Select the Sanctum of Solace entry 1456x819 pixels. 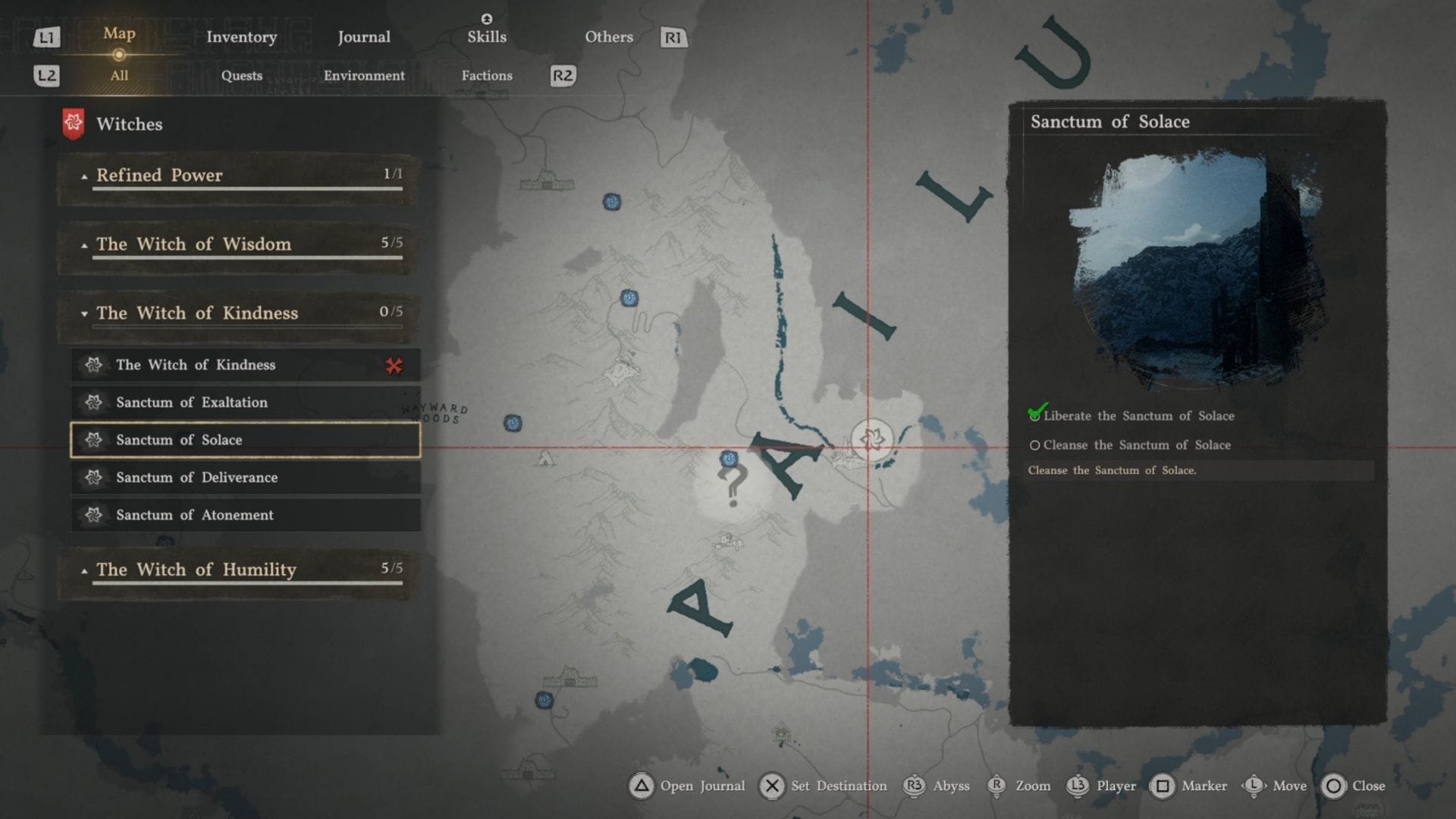[245, 441]
